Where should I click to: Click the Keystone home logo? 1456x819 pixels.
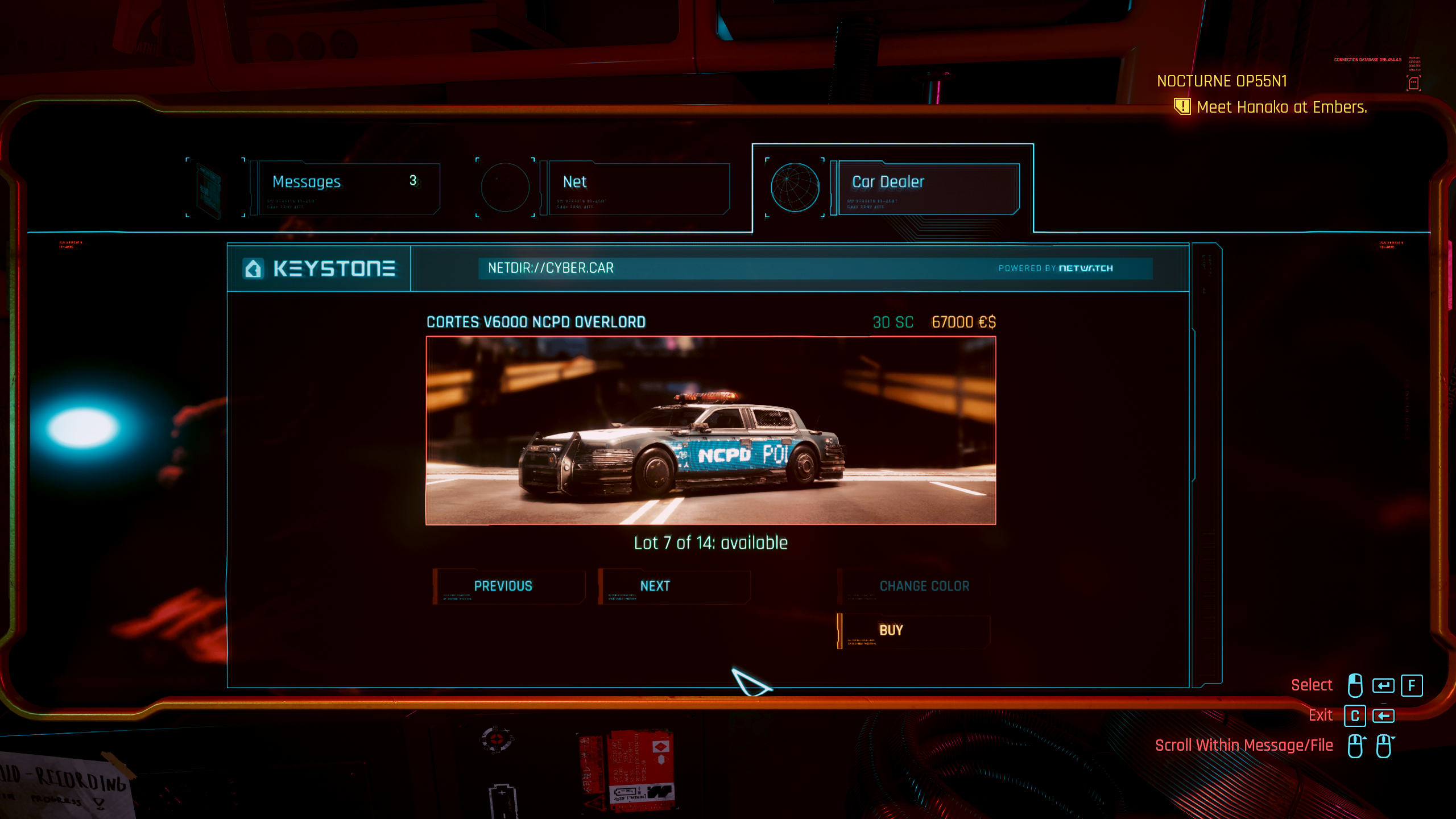coord(318,268)
